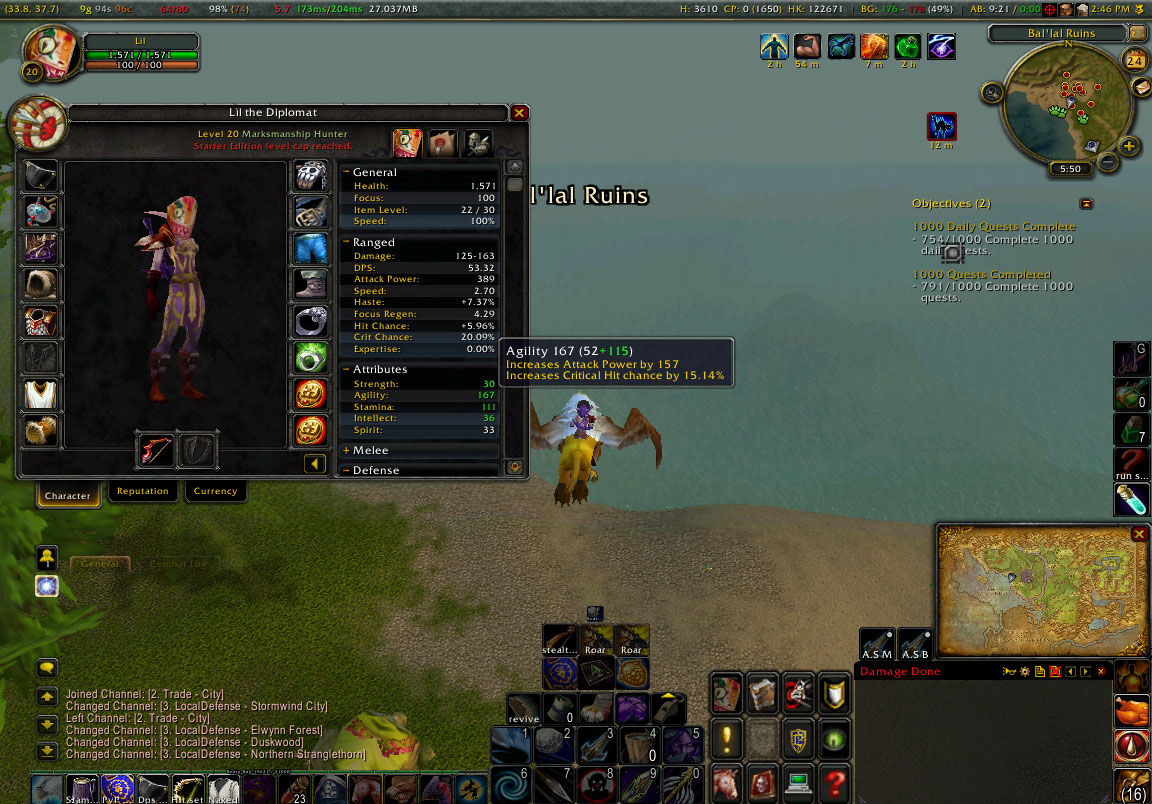Screen dimensions: 1152x804
Task: Open the Damage Done meter settings gear
Action: click(x=1025, y=671)
